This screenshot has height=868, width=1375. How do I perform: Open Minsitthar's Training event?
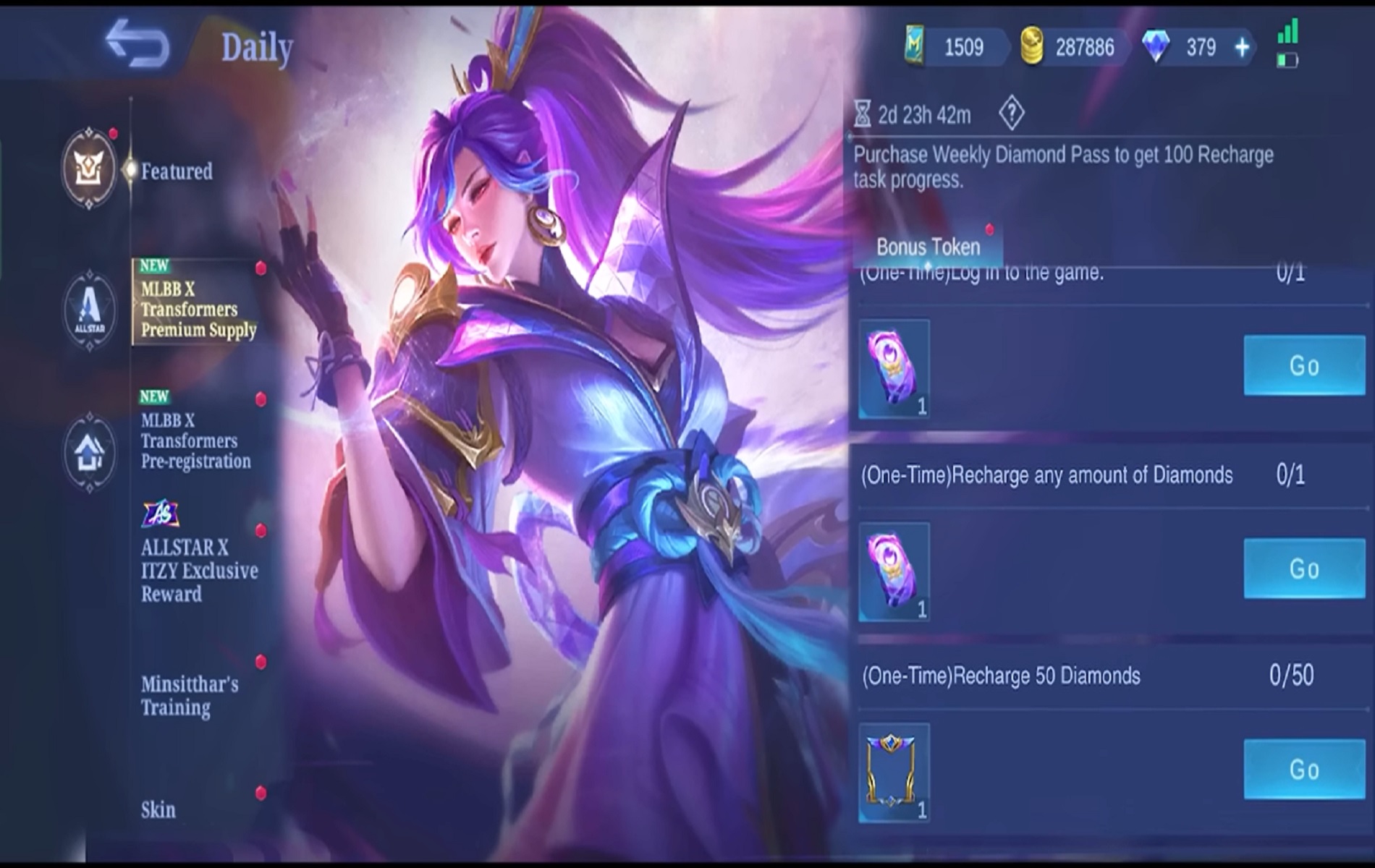190,696
